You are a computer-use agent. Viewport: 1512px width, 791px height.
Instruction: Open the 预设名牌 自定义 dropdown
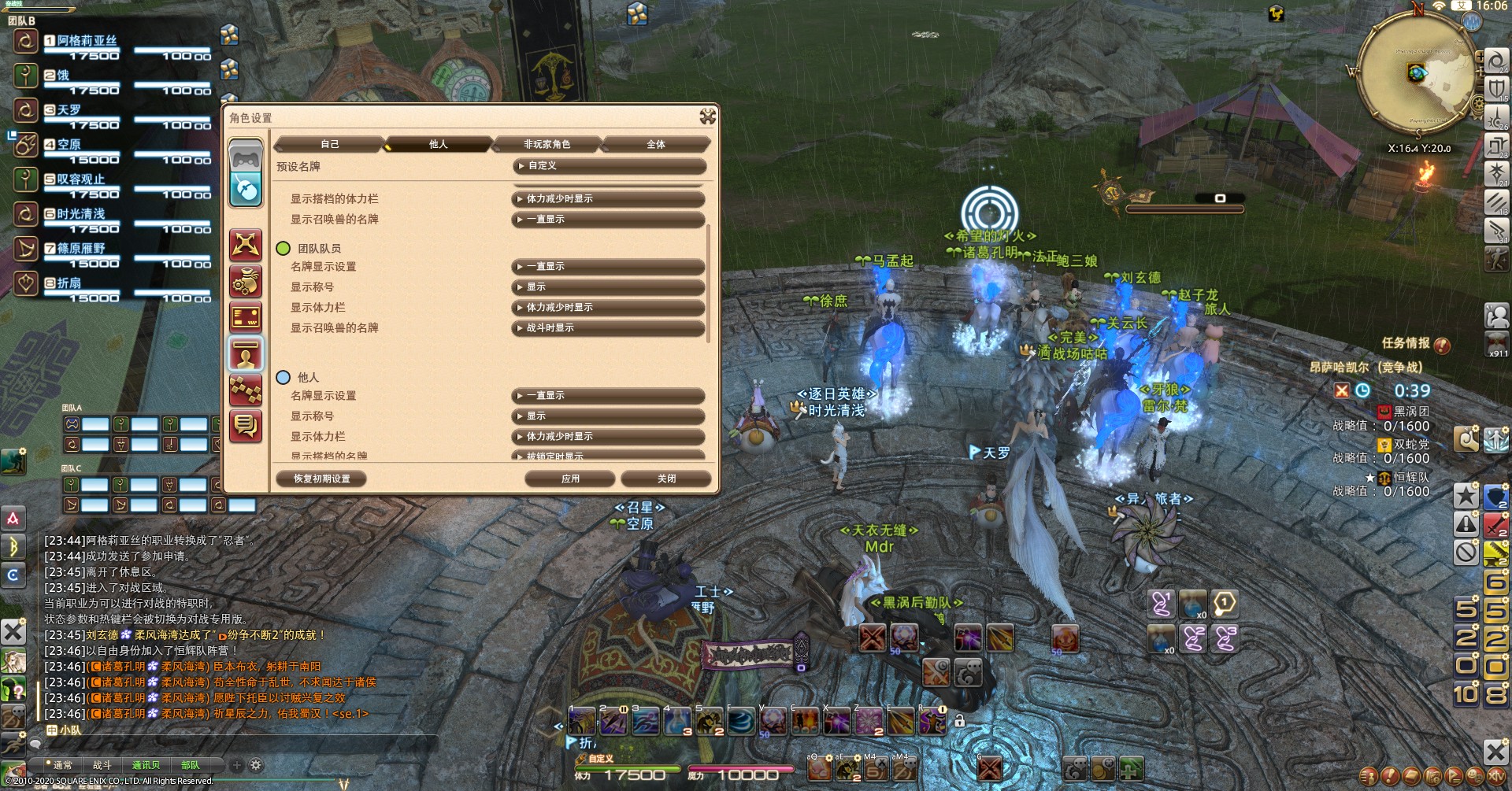(609, 166)
